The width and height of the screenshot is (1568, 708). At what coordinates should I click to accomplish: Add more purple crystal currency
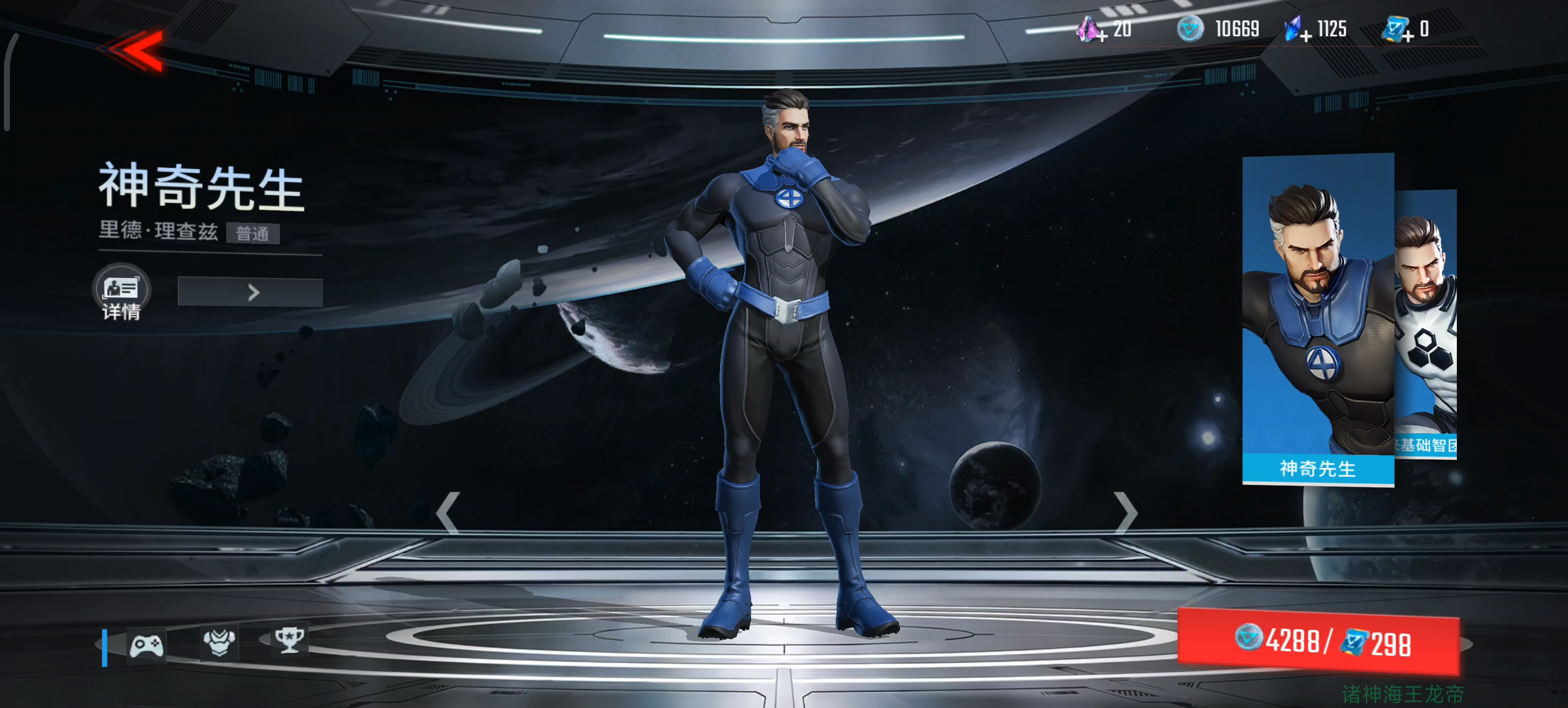click(x=1091, y=30)
